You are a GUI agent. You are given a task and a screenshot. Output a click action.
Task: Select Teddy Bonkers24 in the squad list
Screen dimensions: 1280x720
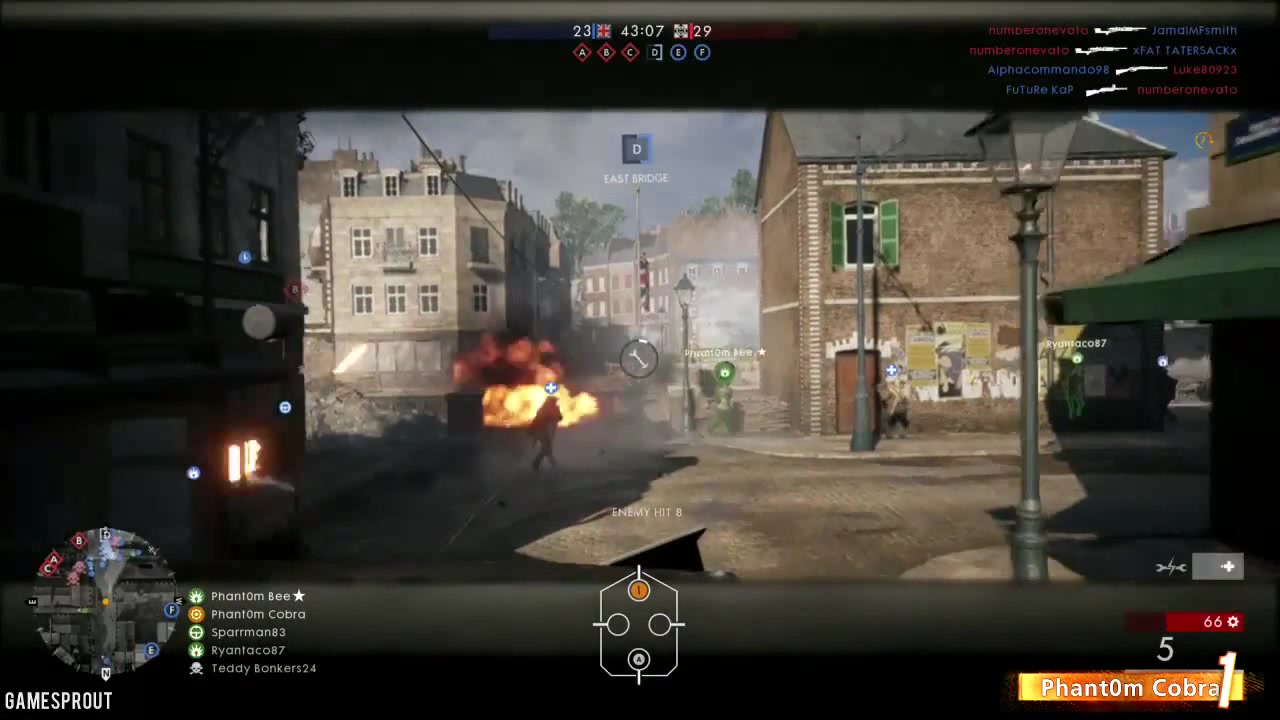pyautogui.click(x=262, y=668)
